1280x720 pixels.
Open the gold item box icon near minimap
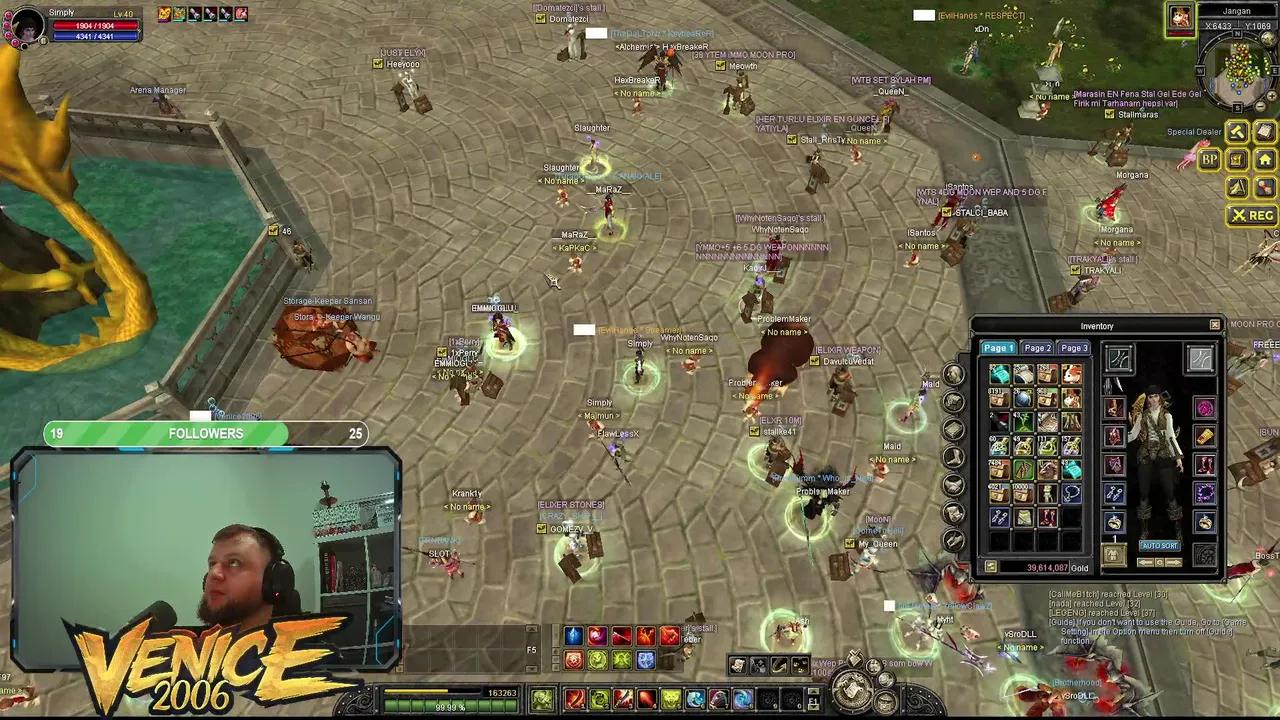tap(1236, 158)
